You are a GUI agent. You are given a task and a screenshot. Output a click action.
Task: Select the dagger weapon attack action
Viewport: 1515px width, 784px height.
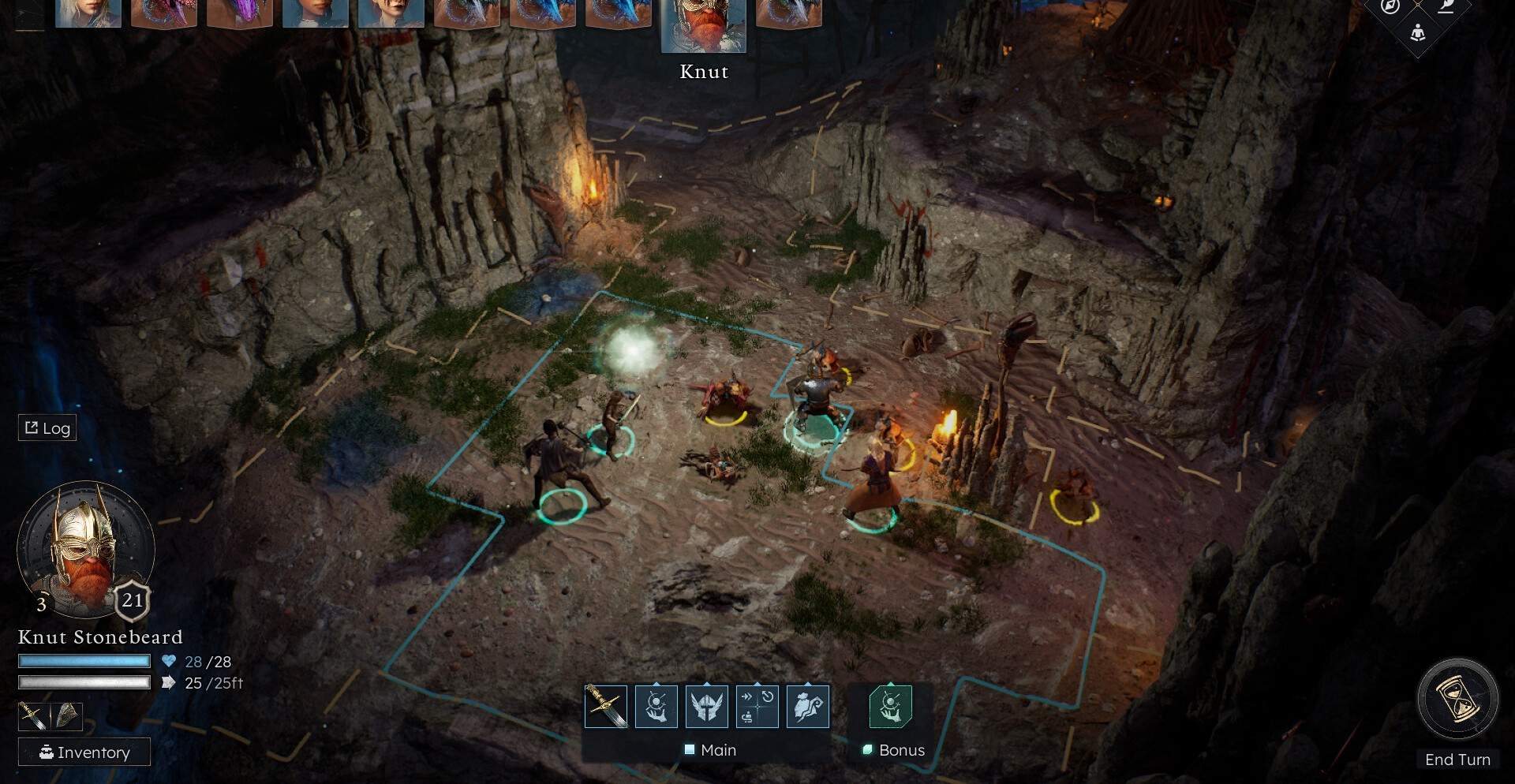coord(606,706)
